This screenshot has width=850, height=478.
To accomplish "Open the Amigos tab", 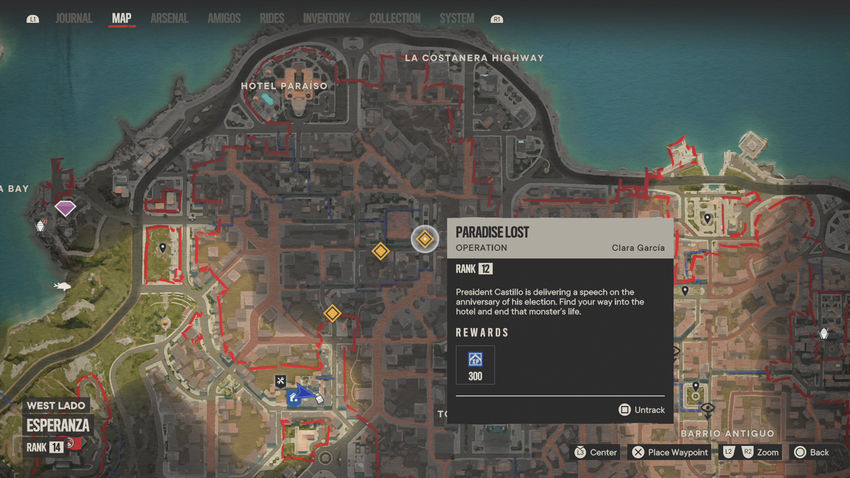I will tap(223, 18).
